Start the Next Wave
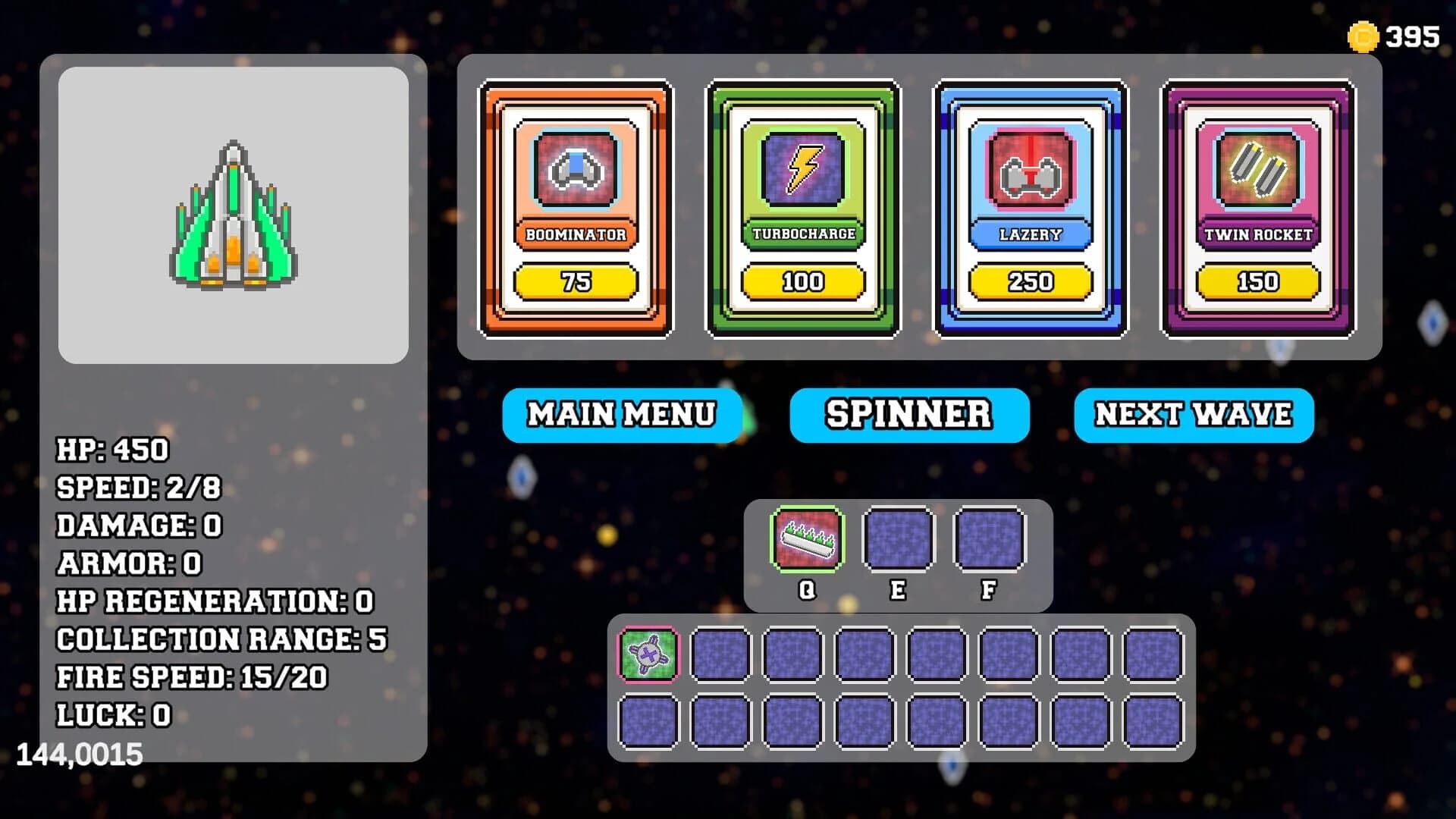Viewport: 1456px width, 819px height. click(1194, 415)
